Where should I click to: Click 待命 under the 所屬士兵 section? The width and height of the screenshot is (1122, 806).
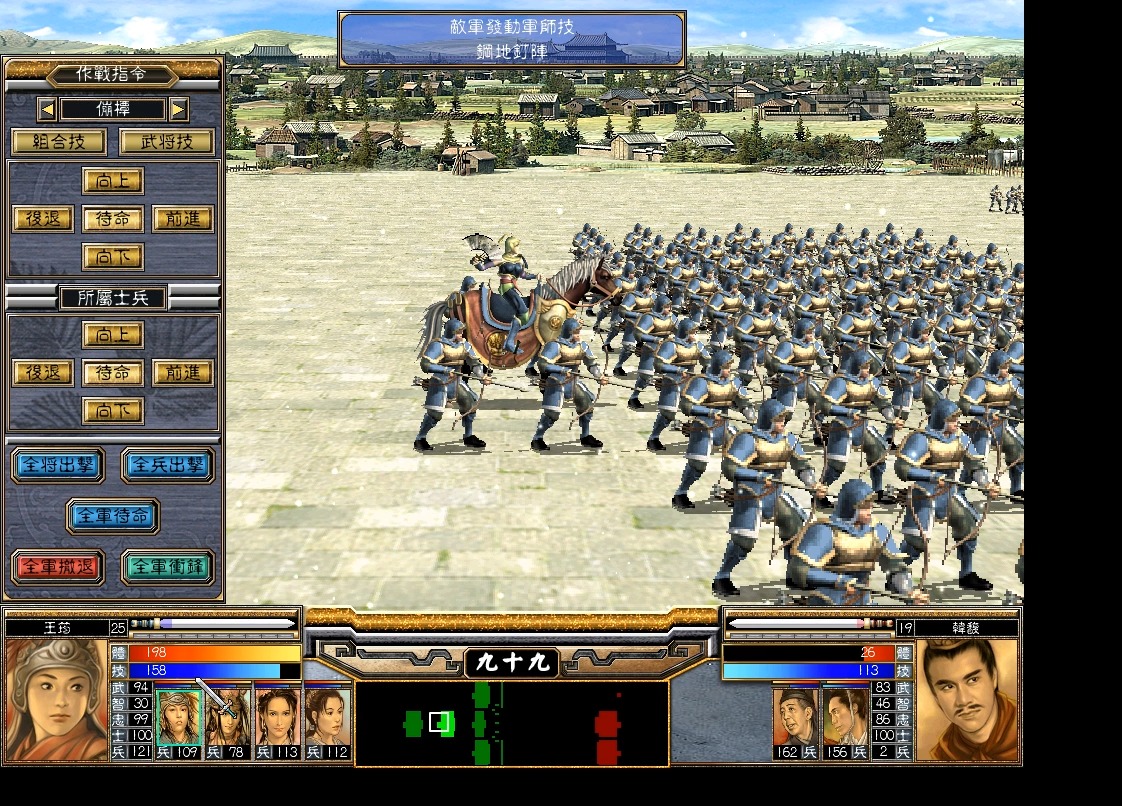(x=113, y=373)
